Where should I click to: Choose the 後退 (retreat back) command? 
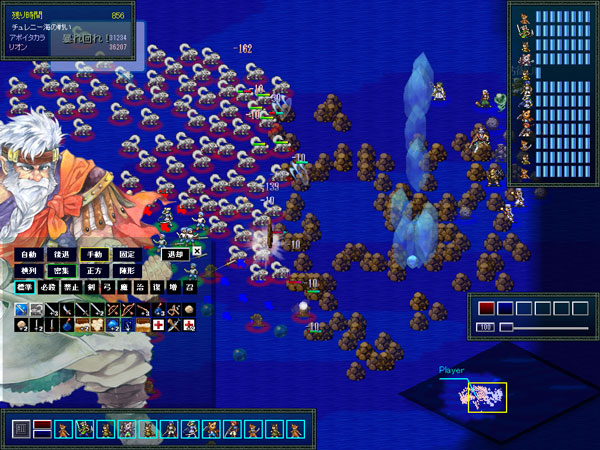click(62, 254)
